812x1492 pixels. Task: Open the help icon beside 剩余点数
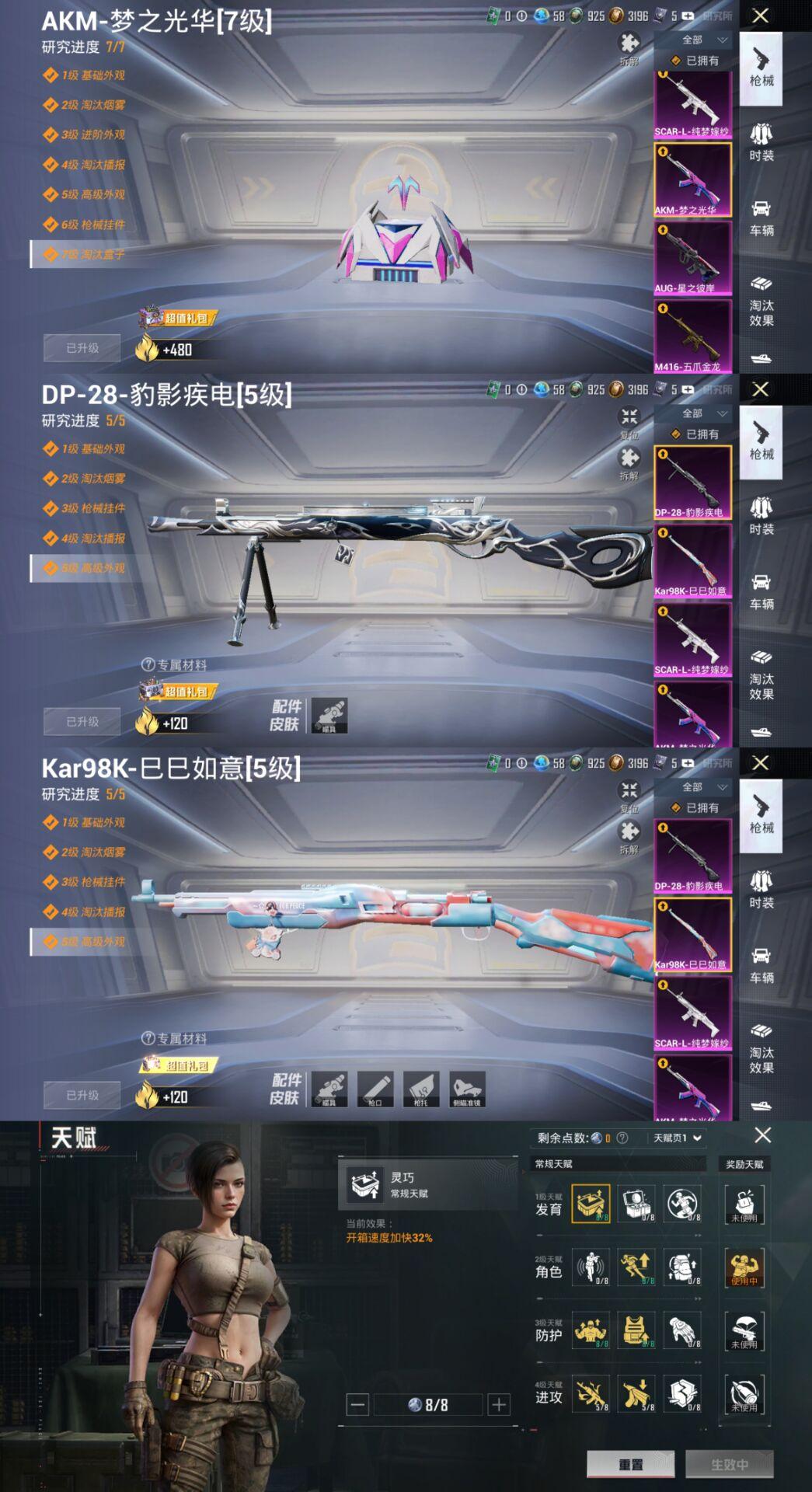(622, 1138)
